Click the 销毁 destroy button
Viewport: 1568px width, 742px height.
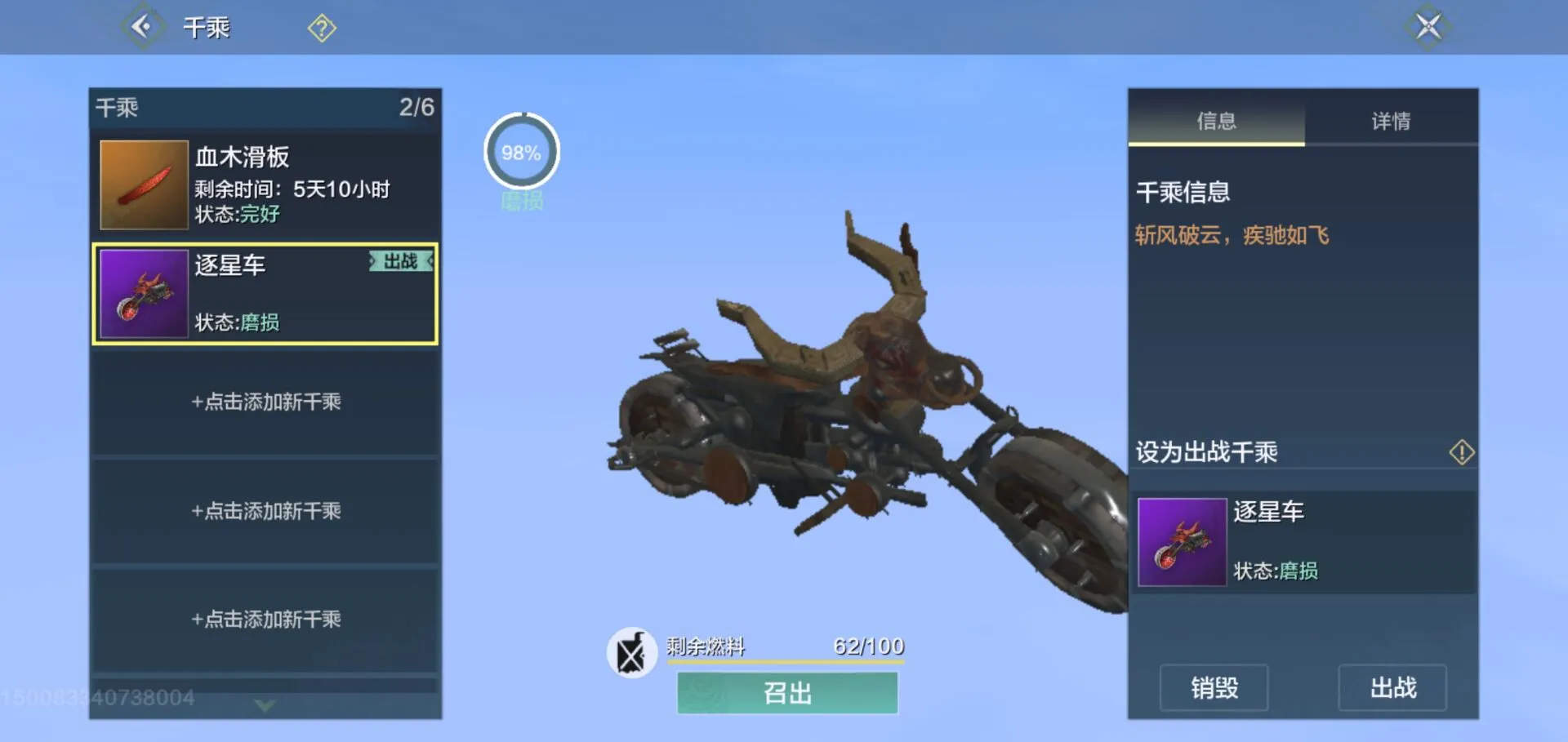coord(1212,689)
